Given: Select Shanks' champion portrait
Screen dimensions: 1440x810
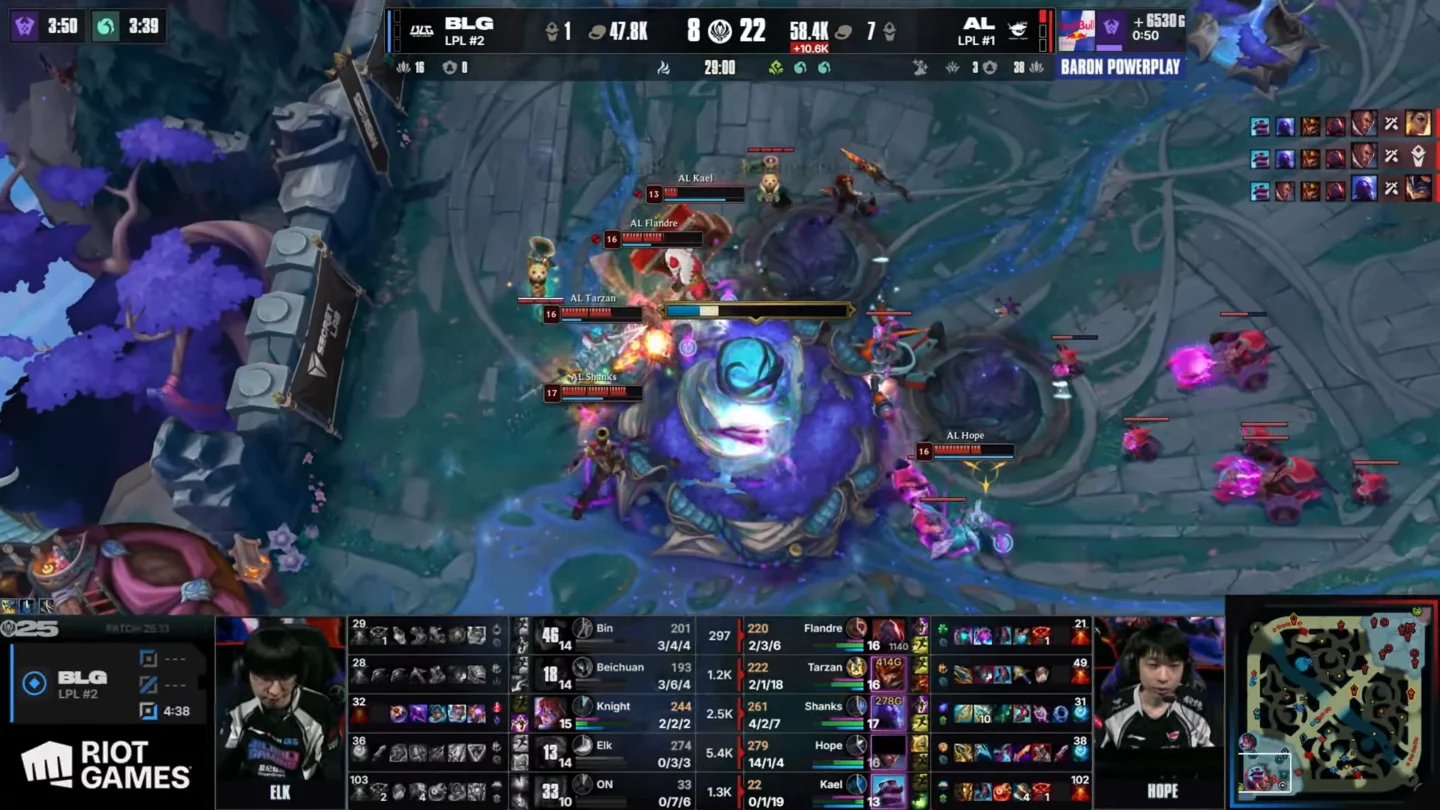Looking at the screenshot, I should 887,713.
